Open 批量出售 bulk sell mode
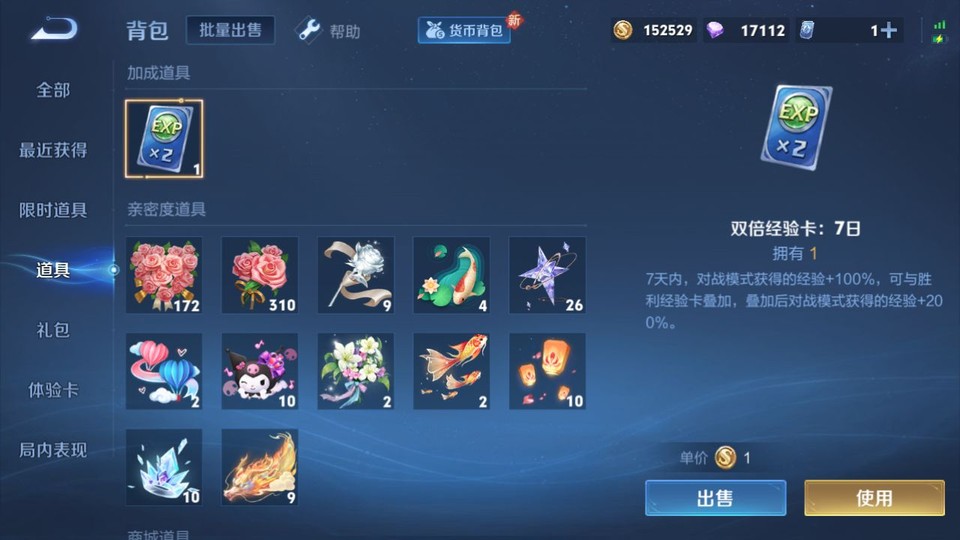Screen dimensions: 960x540 pyautogui.click(x=230, y=30)
